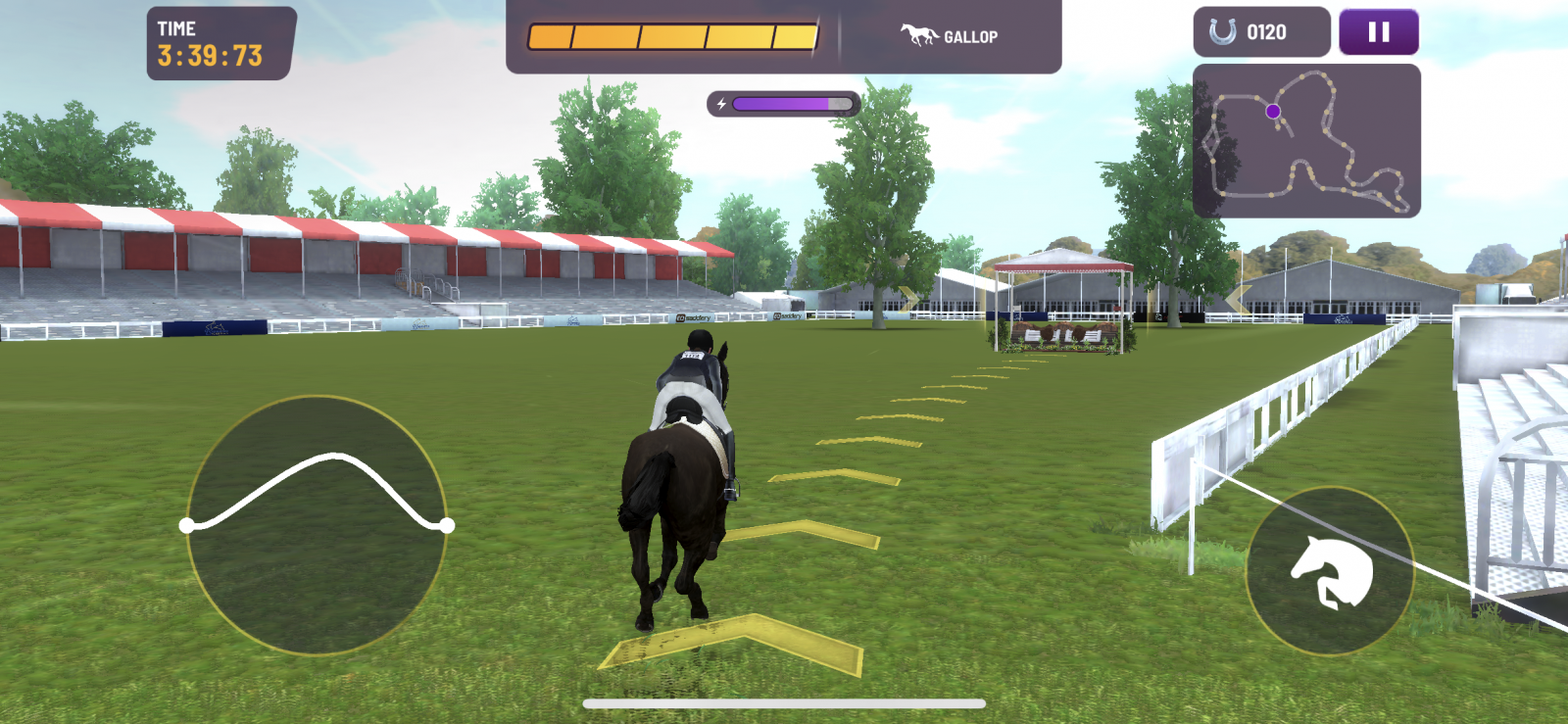The height and width of the screenshot is (724, 1568).
Task: Click the horseshoe balance showing 0120
Action: tap(1264, 29)
